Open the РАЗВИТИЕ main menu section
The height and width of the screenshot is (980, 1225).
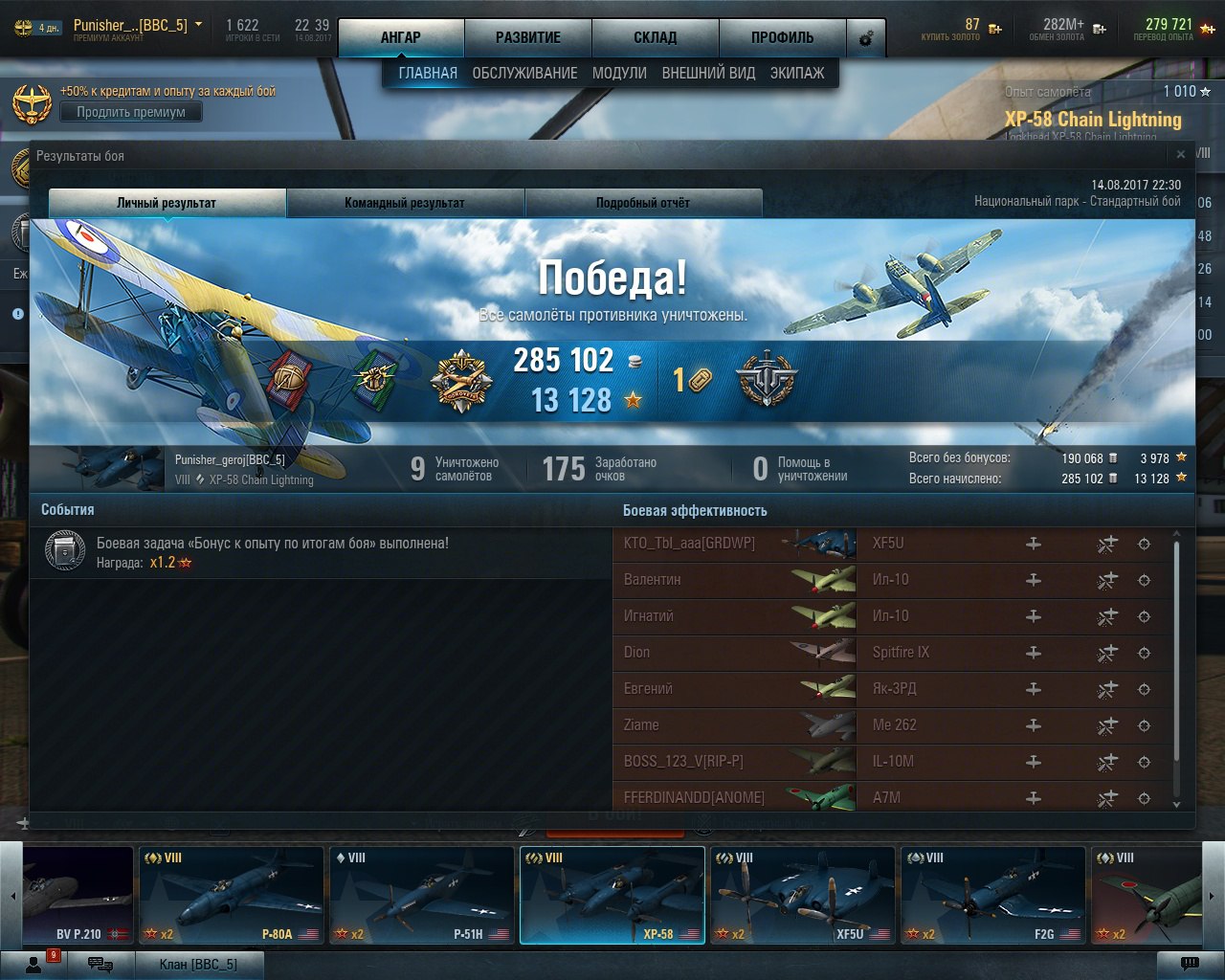click(x=528, y=38)
